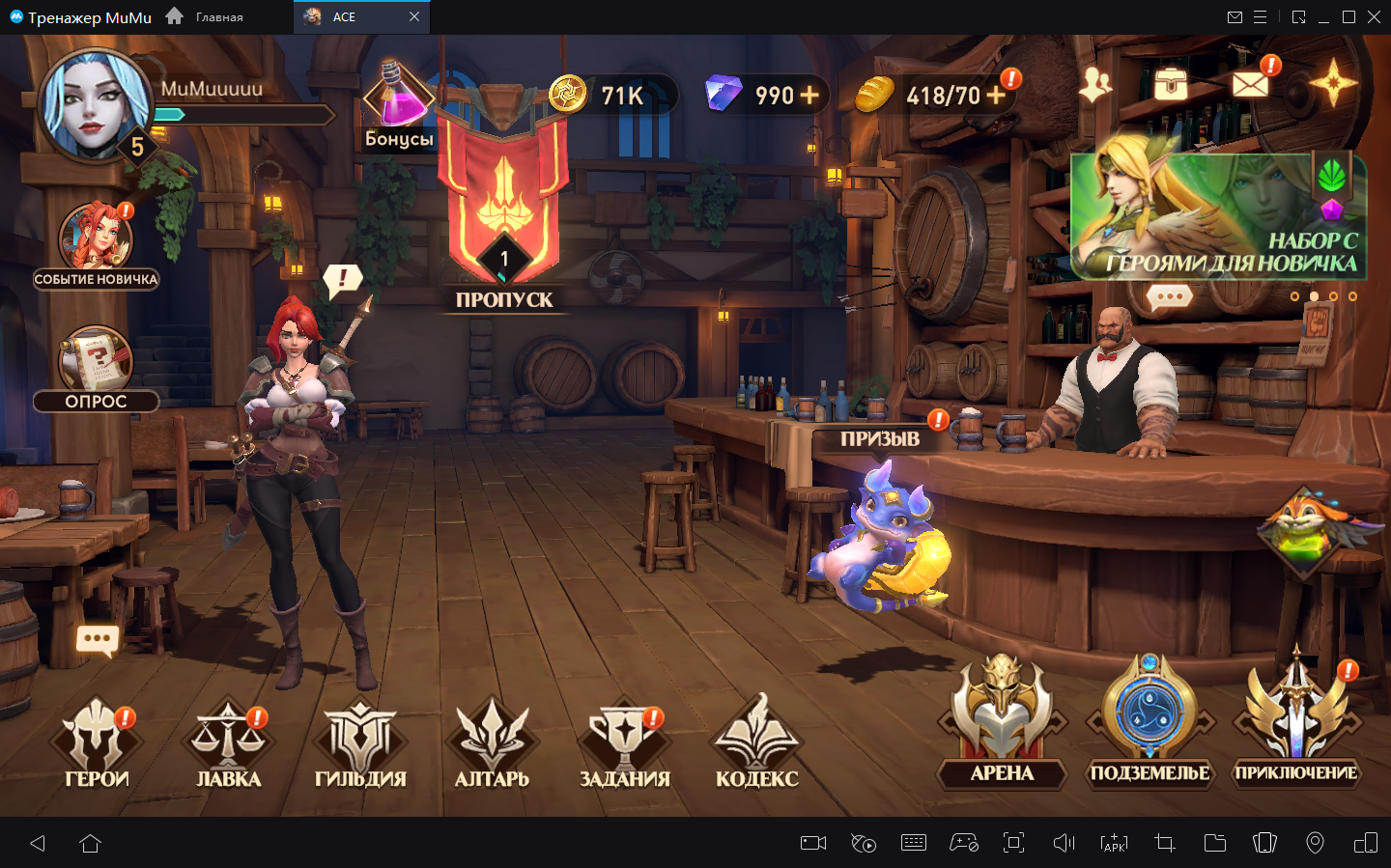Go to the Алтарь altar

point(492,743)
